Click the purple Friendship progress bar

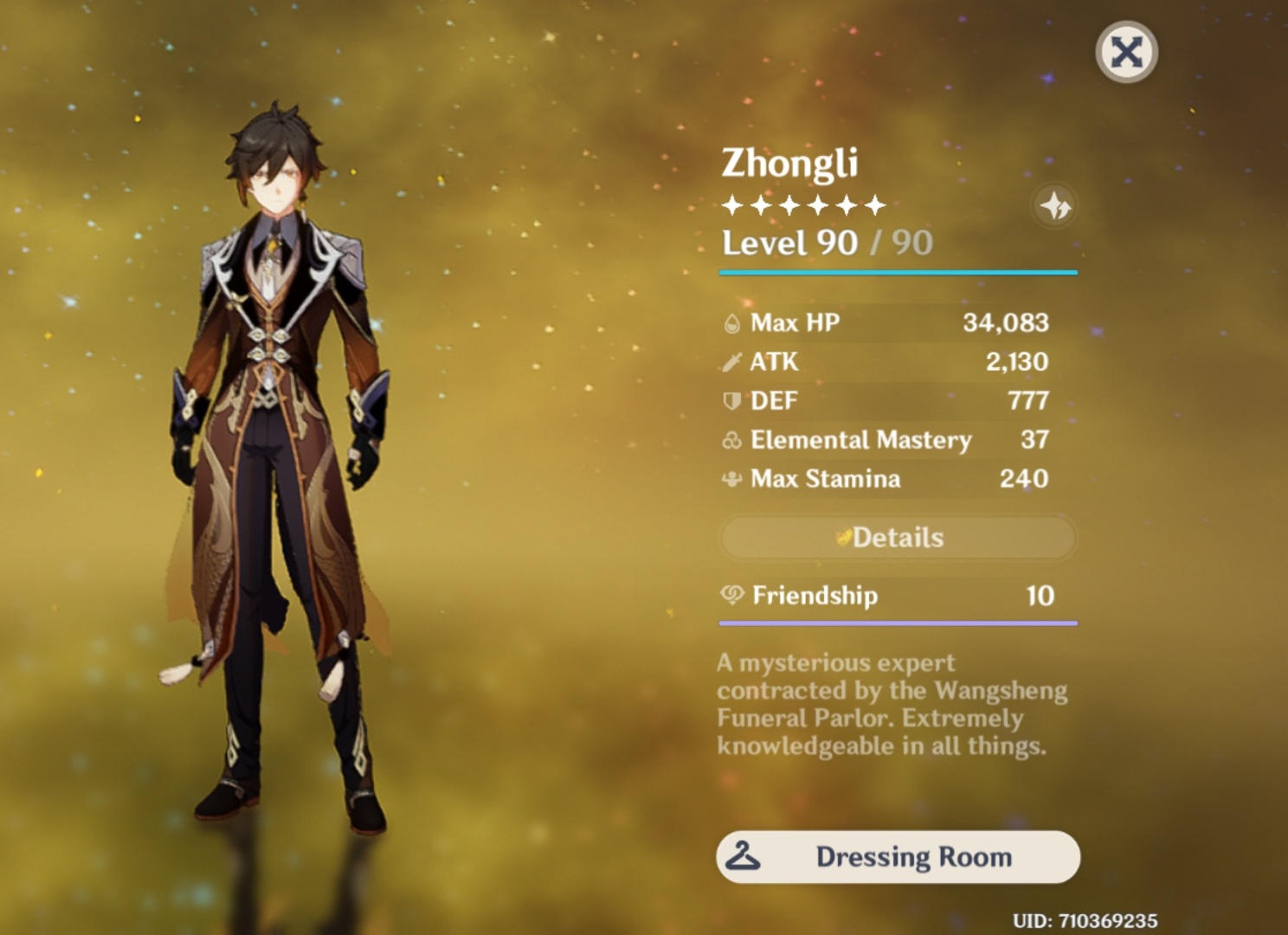pos(898,622)
